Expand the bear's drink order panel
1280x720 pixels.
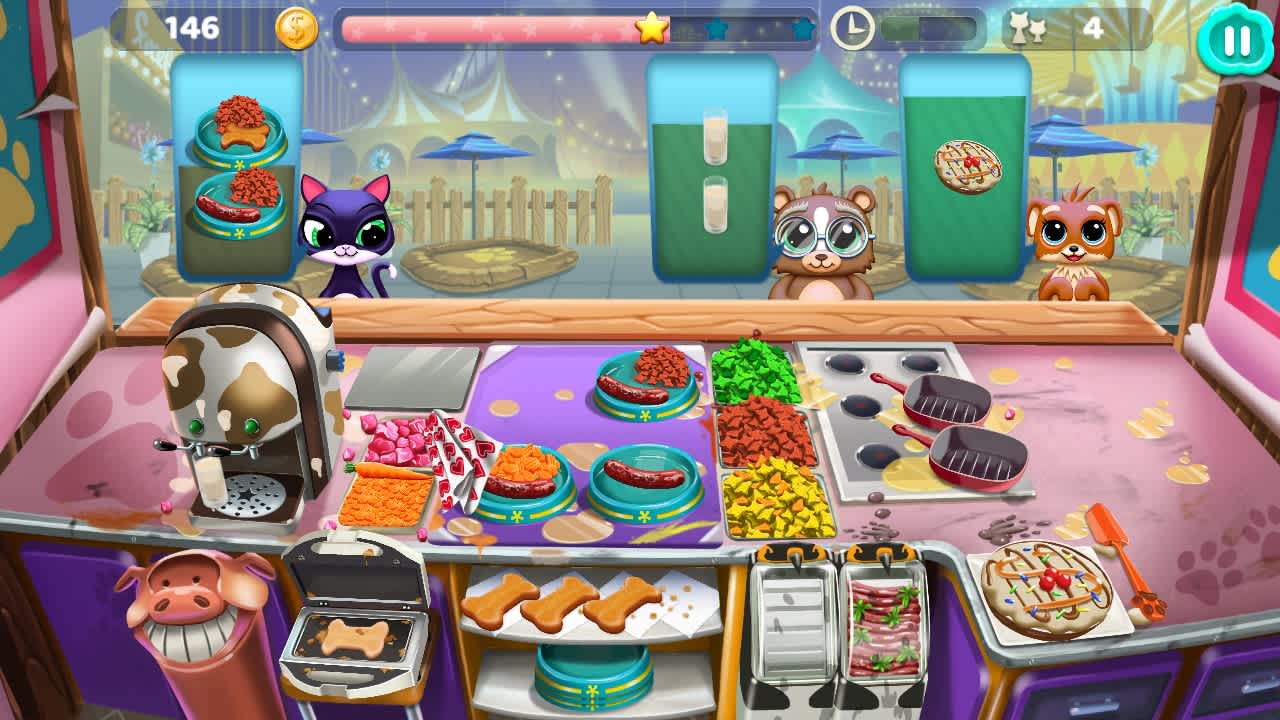(x=711, y=165)
